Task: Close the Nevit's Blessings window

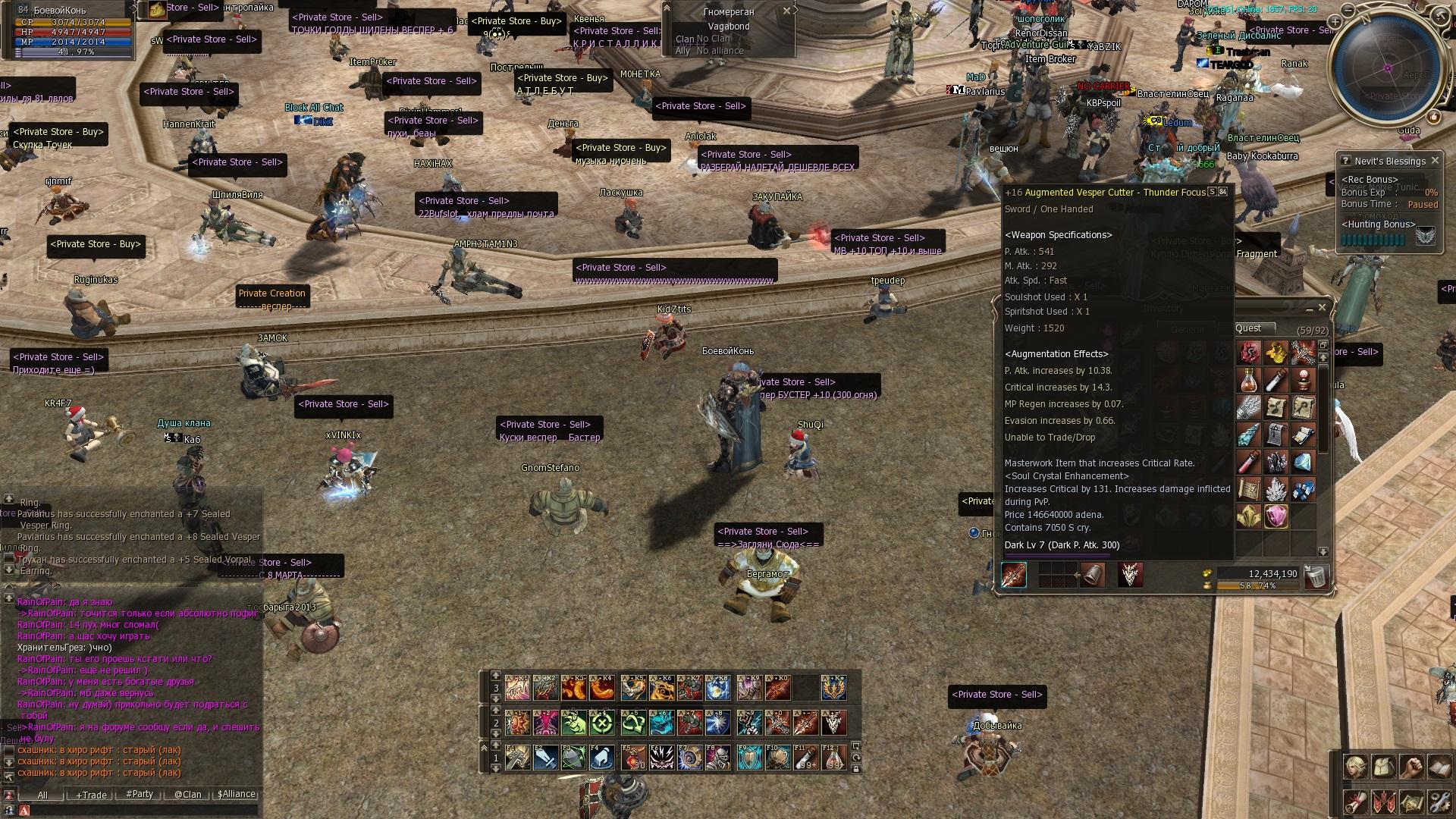Action: point(1435,161)
